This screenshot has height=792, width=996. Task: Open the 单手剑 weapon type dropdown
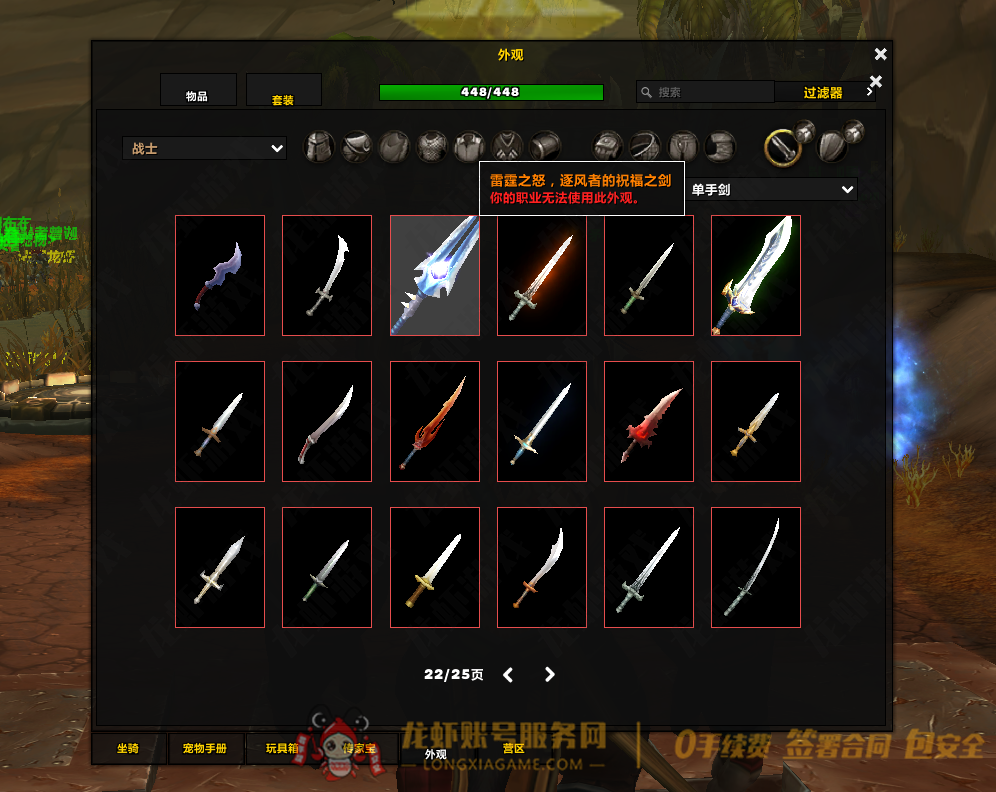[771, 189]
